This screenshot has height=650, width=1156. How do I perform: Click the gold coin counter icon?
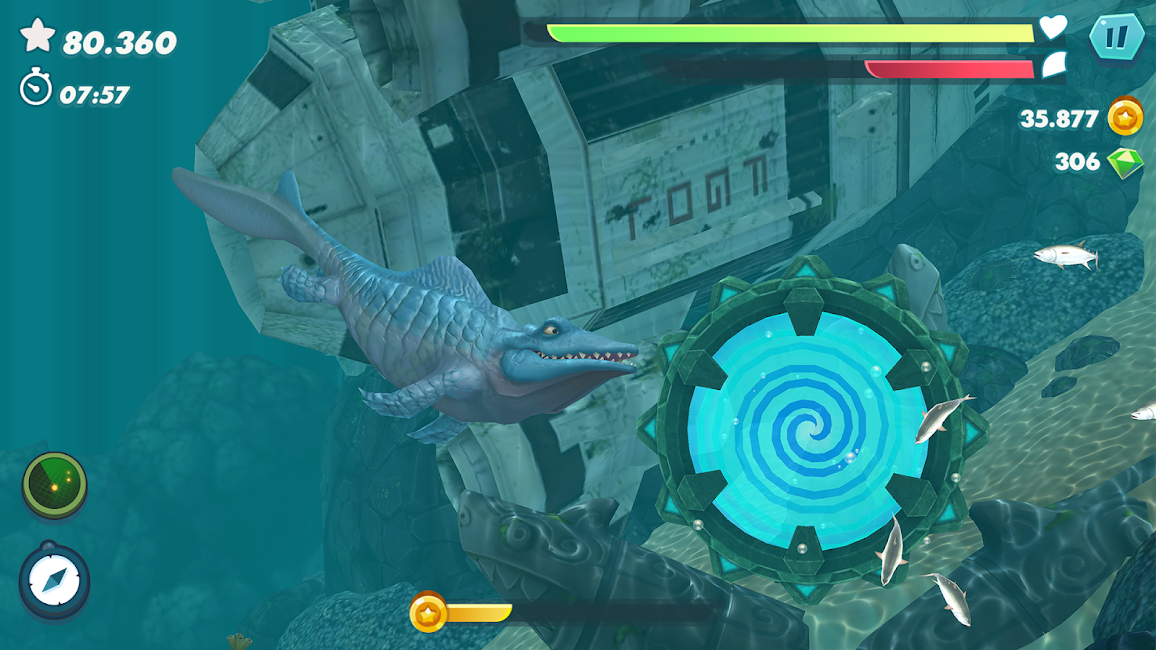tap(1126, 118)
